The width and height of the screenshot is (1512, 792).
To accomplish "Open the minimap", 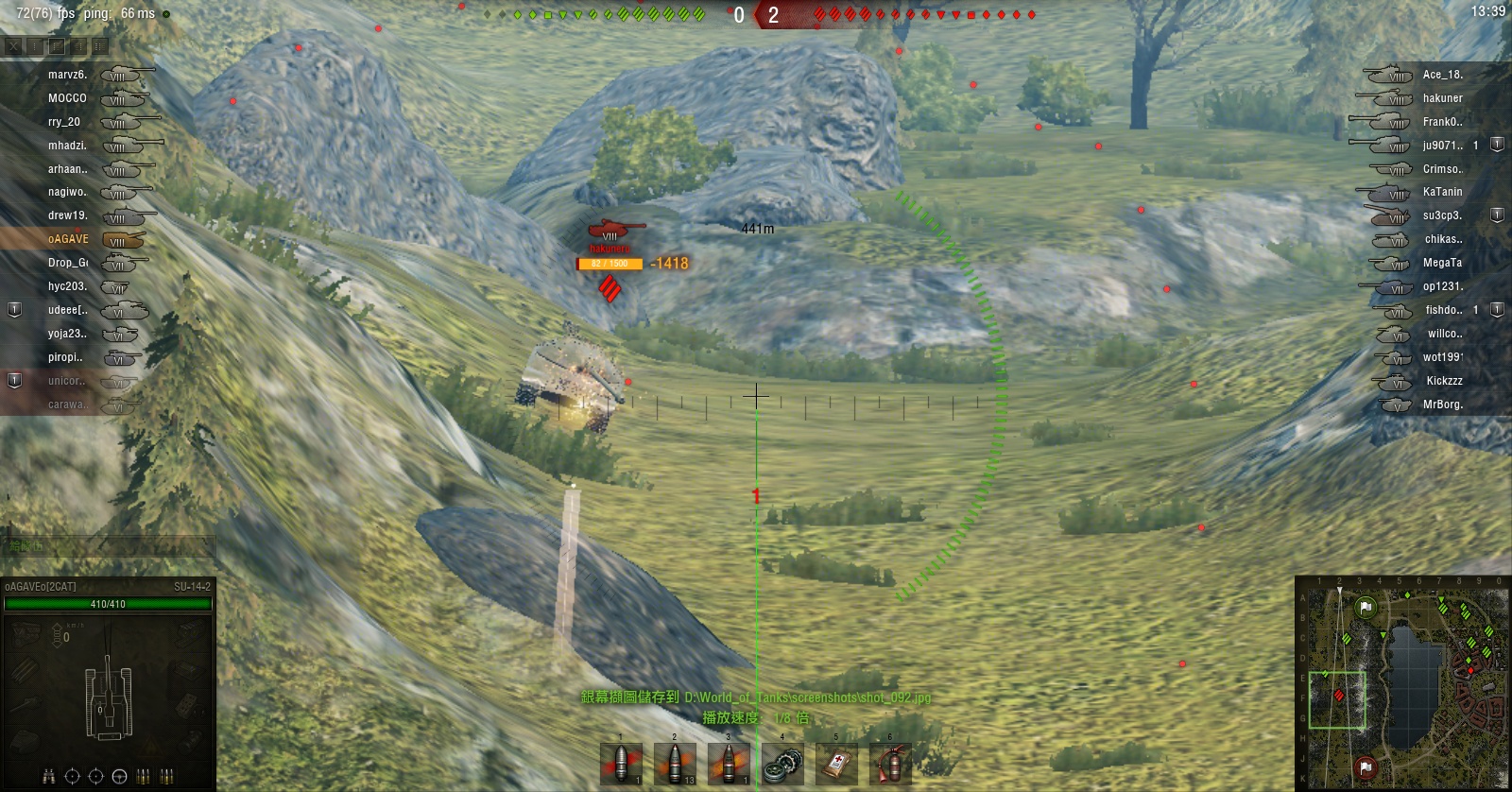I will [x=1402, y=680].
